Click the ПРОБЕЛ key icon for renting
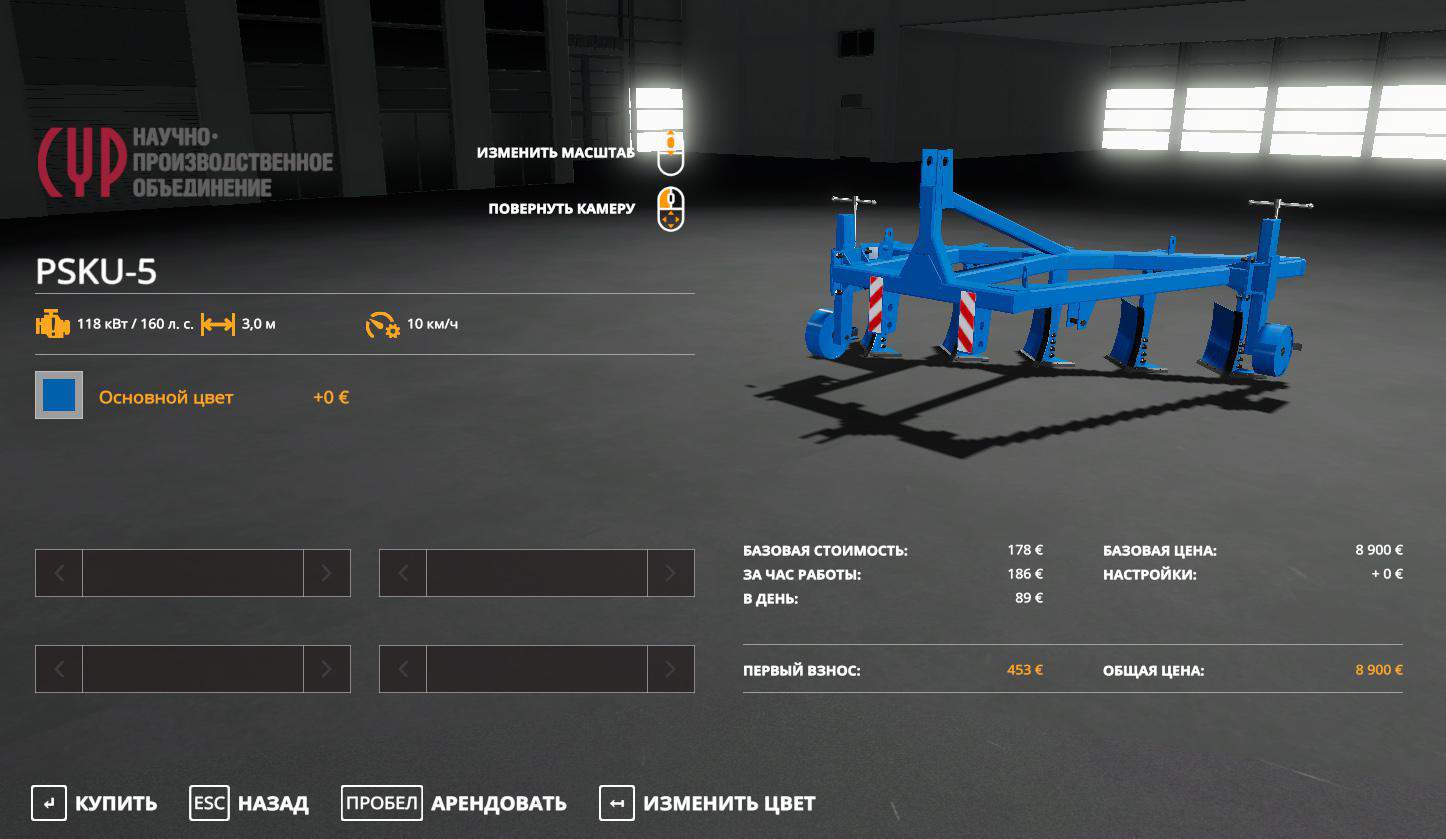 pyautogui.click(x=381, y=803)
